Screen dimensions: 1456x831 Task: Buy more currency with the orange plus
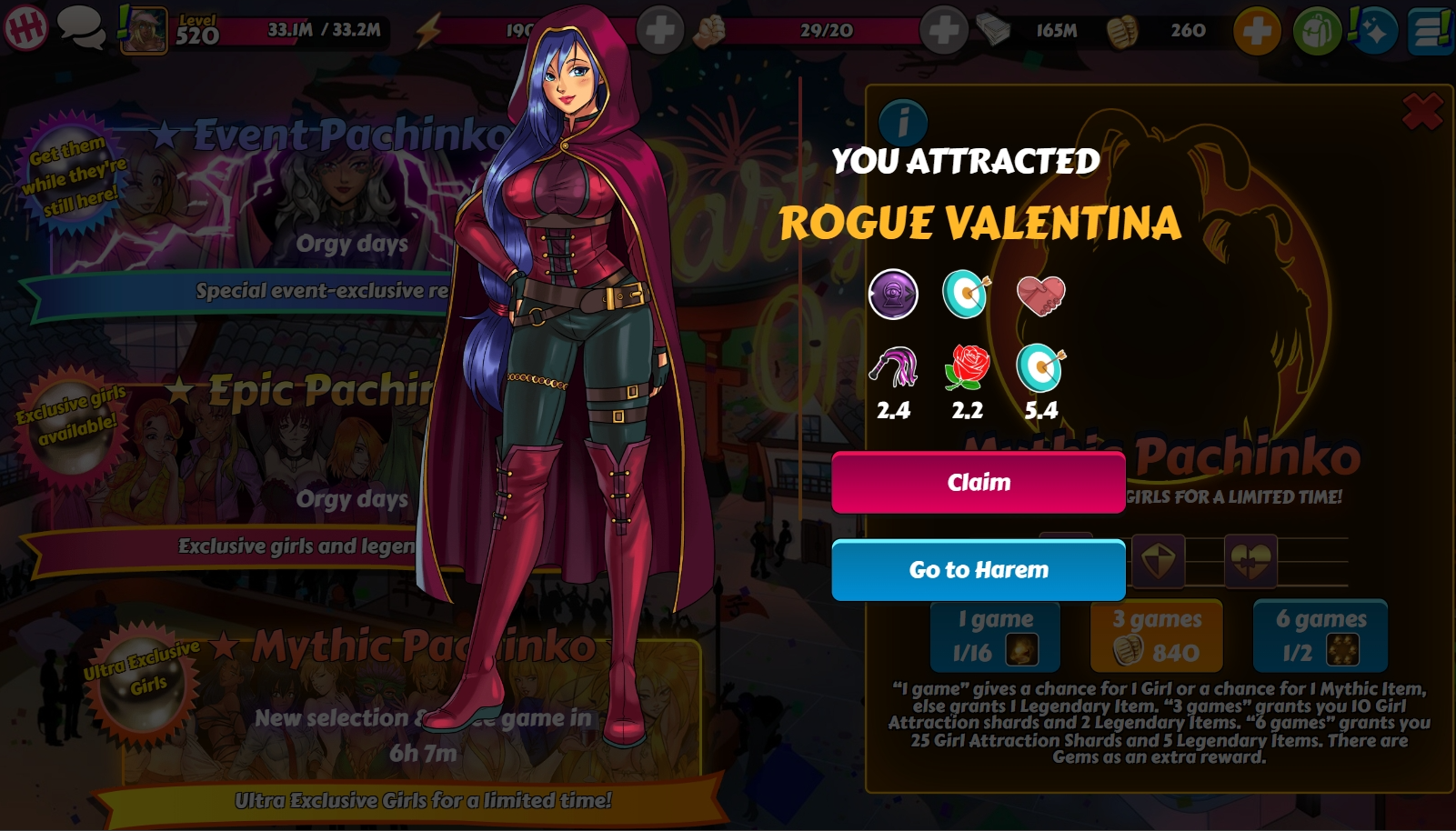point(1257,31)
